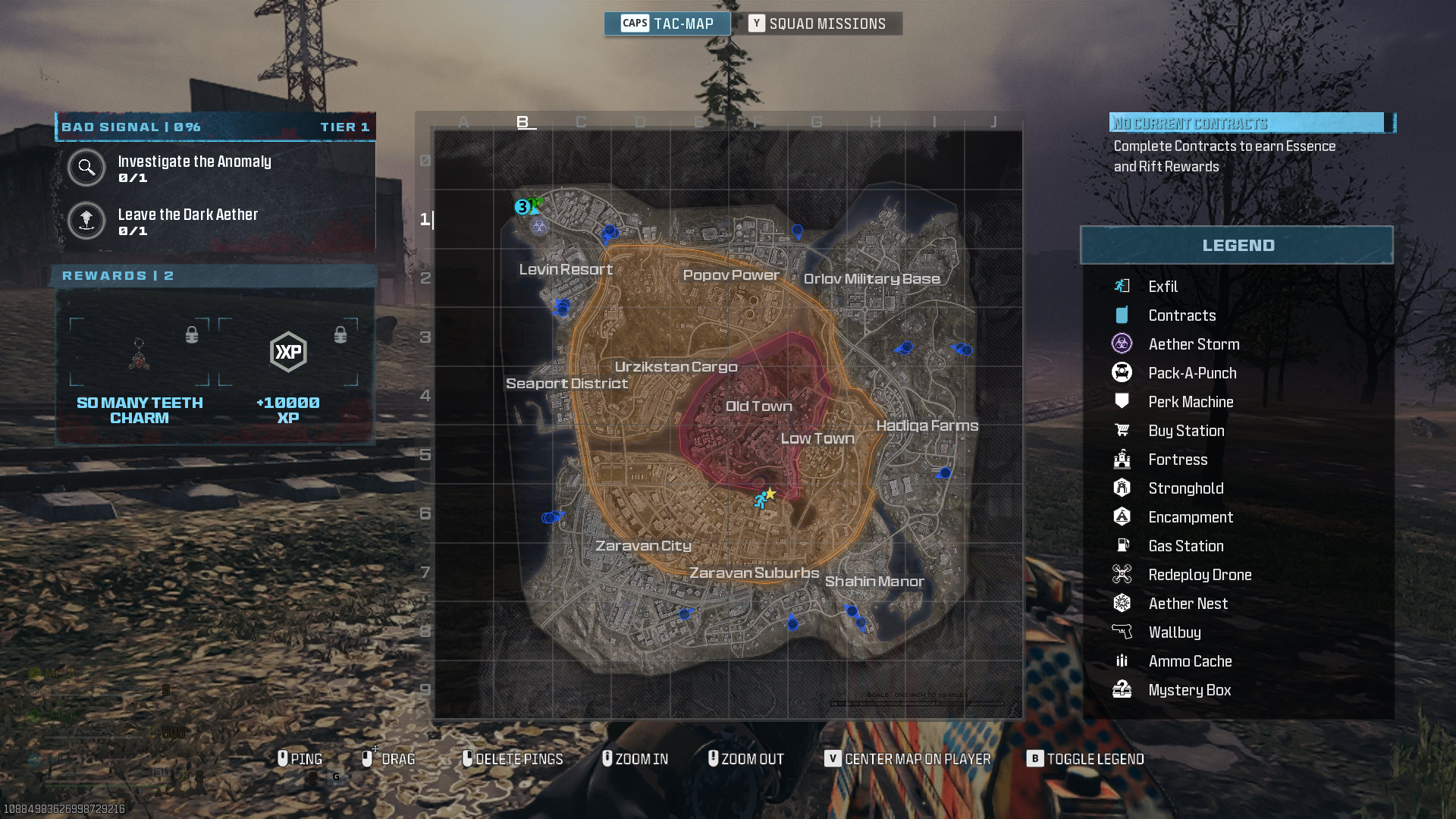The height and width of the screenshot is (819, 1456).
Task: Select the TAC-MAP tab
Action: [x=667, y=24]
